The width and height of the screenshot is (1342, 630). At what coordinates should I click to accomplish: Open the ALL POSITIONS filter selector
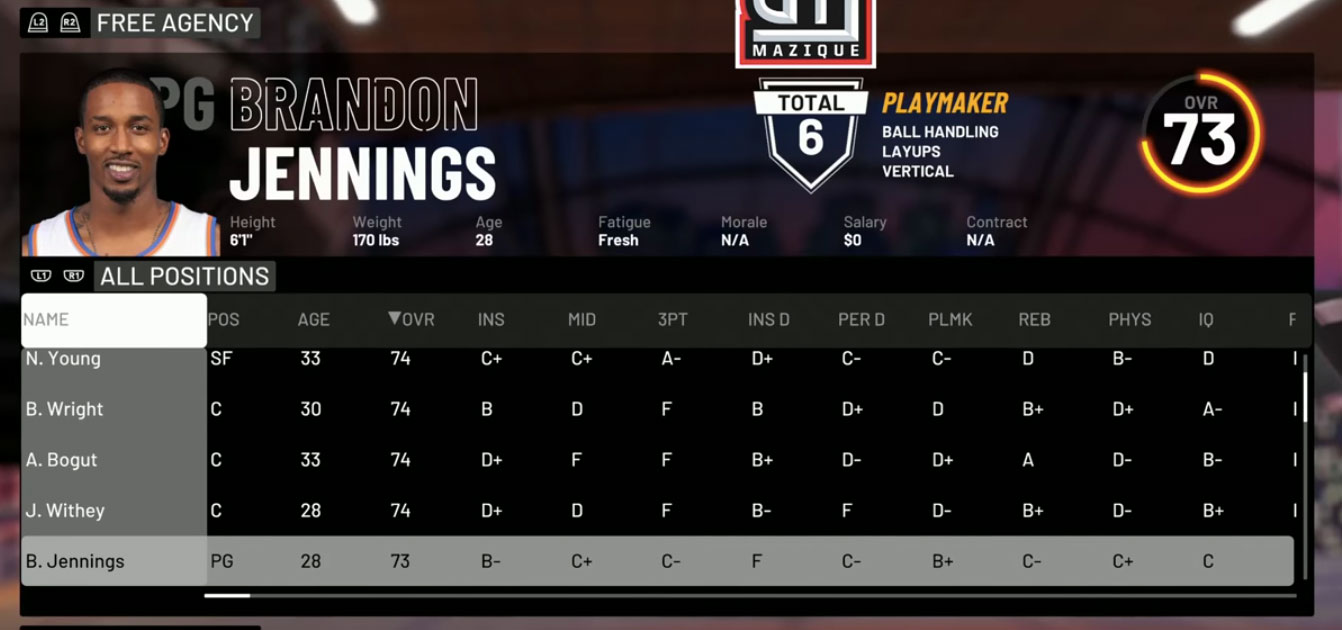click(184, 277)
